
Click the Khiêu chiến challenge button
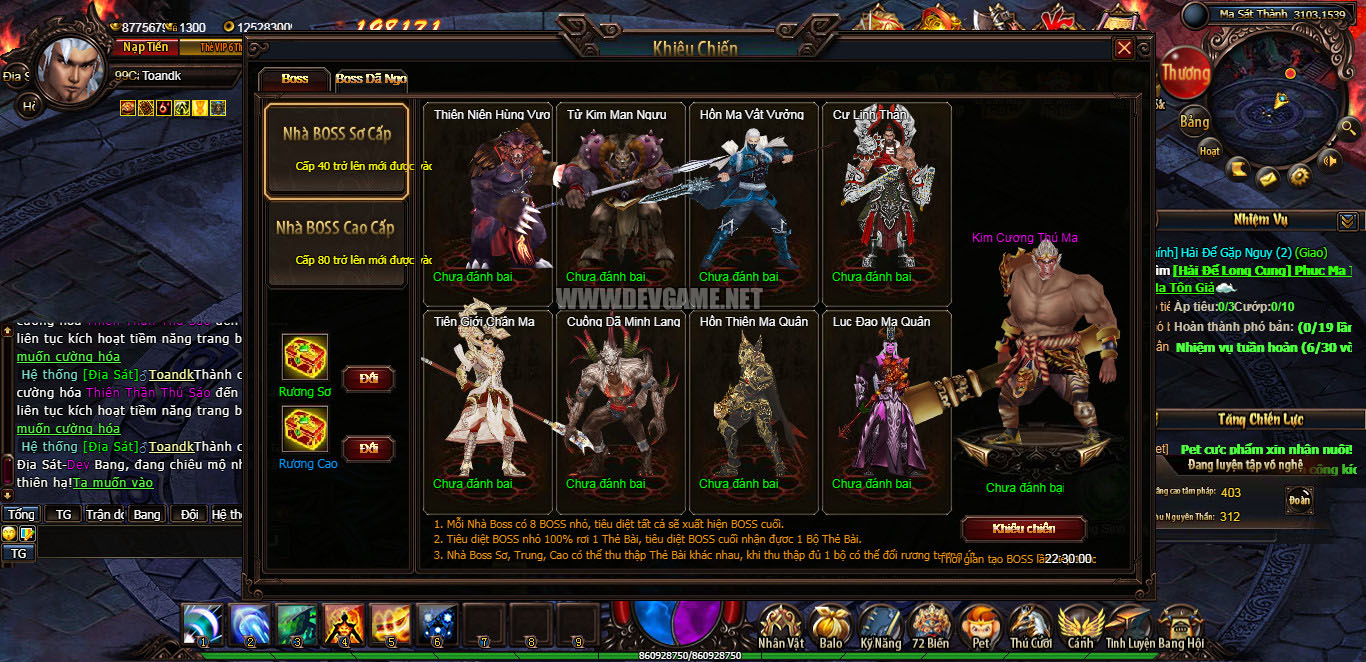coord(1023,529)
